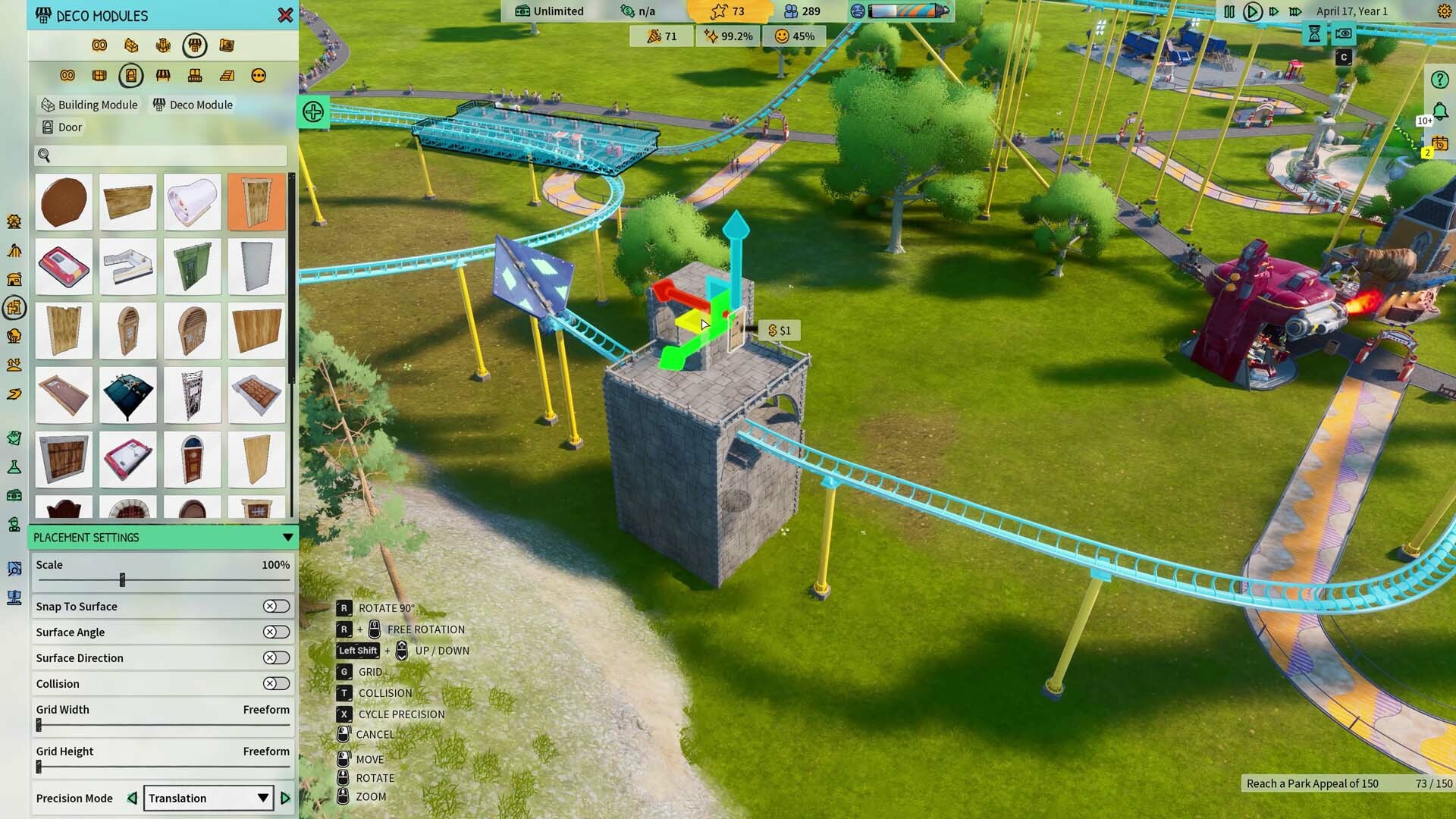This screenshot has height=819, width=1456.
Task: Select the staff hiring icon in sidebar
Action: [x=12, y=524]
